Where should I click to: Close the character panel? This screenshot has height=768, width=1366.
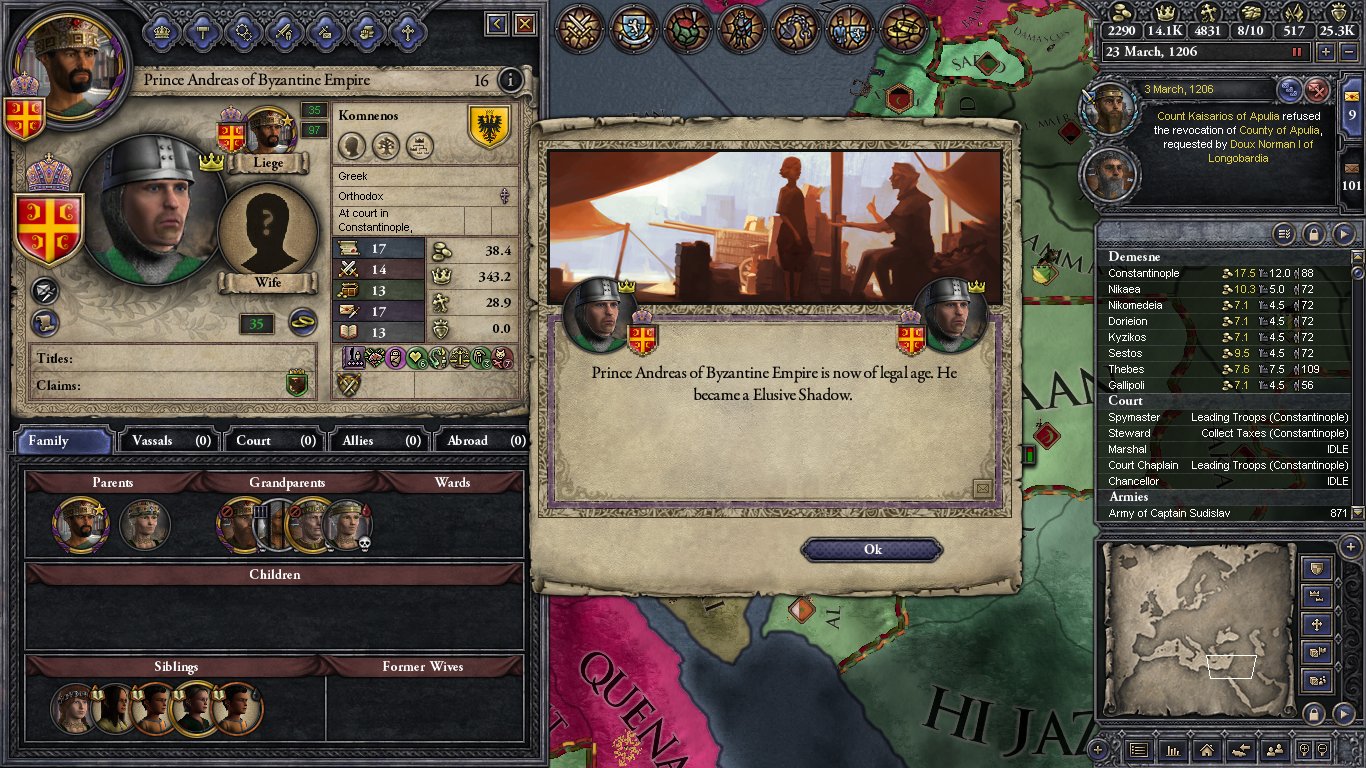pyautogui.click(x=524, y=24)
